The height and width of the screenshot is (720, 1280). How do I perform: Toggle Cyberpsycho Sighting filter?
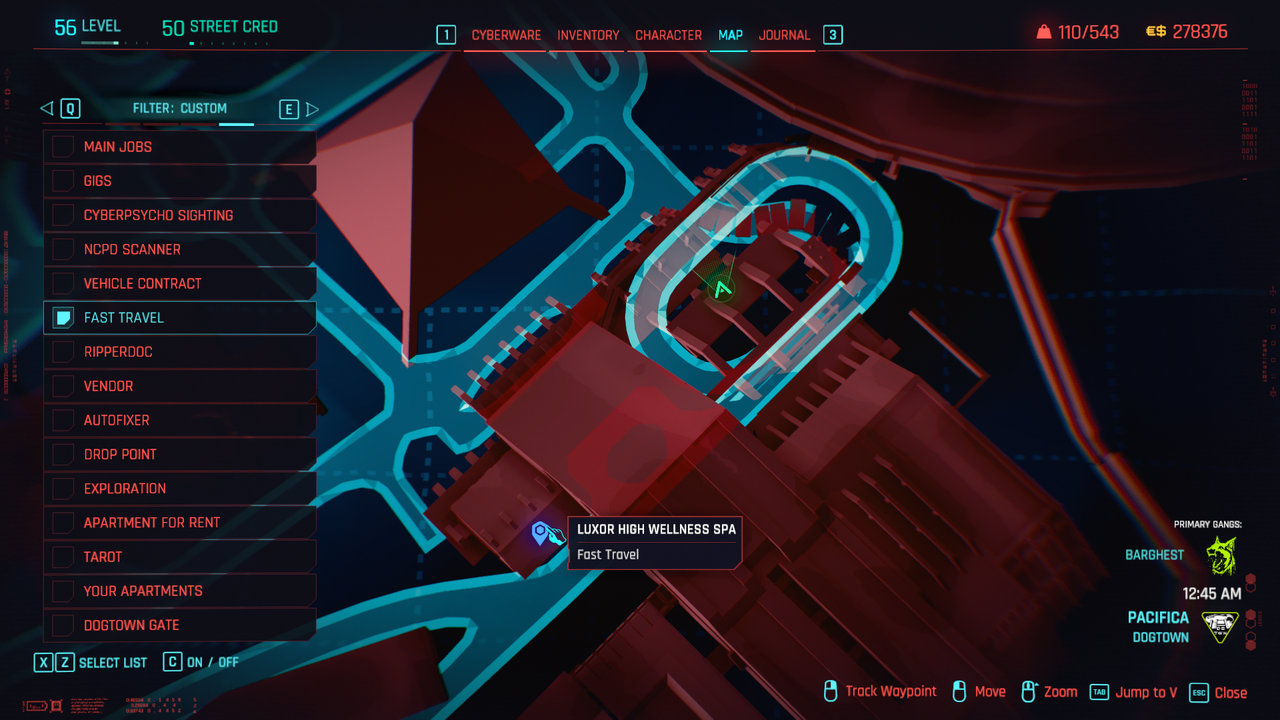[x=63, y=215]
